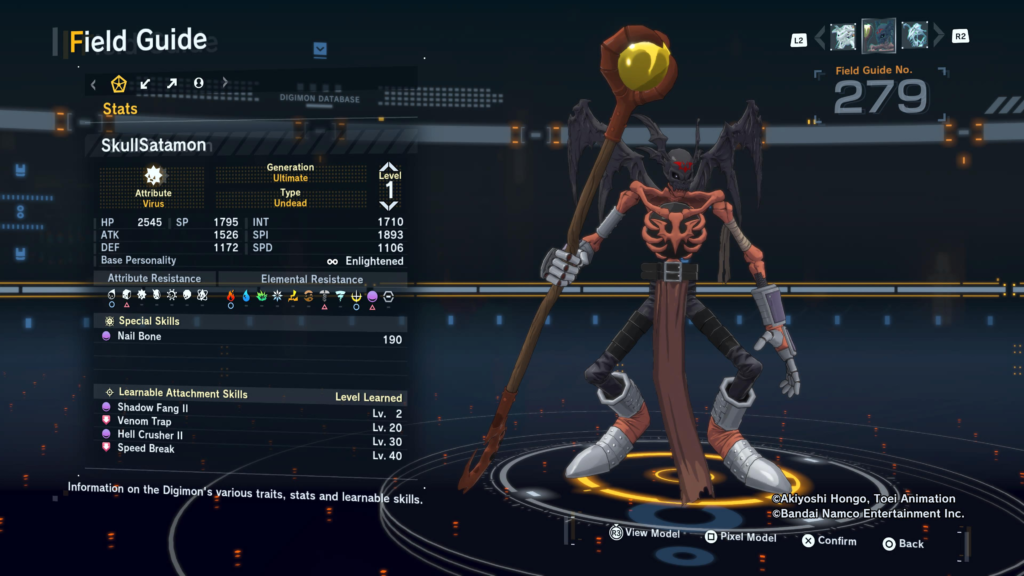Select the previous Digimon thumbnail

[843, 37]
